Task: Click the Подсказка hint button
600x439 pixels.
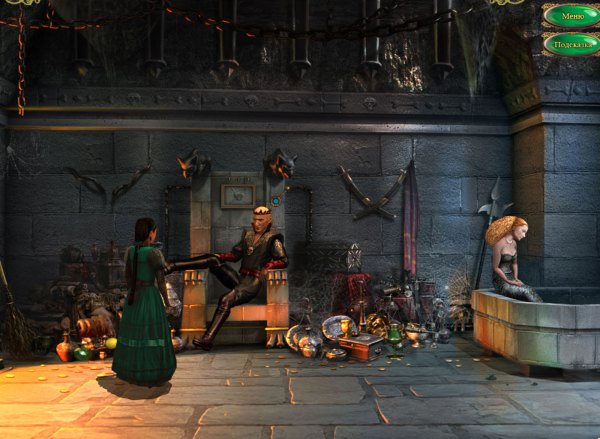Action: coord(571,45)
